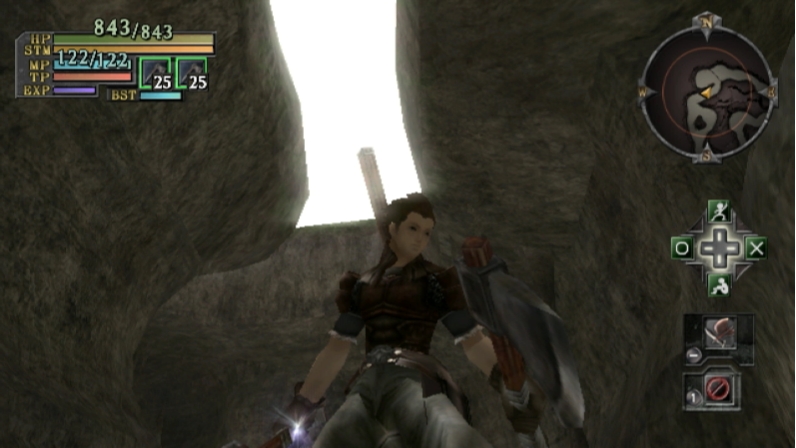Click the circular cave minimap
Image resolution: width=796 pixels, height=448 pixels.
(x=708, y=92)
